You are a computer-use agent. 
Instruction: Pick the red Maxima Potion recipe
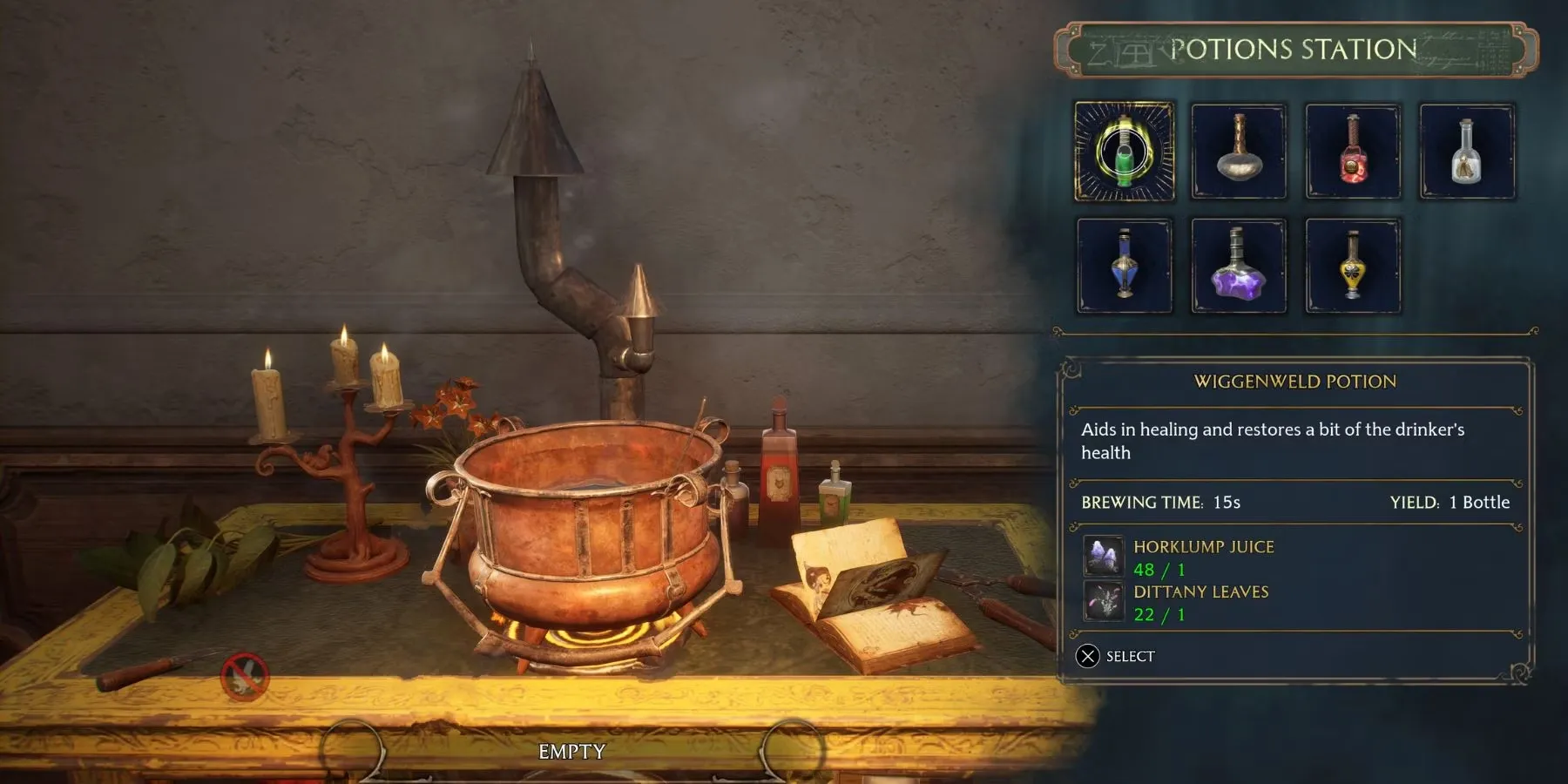(1353, 152)
